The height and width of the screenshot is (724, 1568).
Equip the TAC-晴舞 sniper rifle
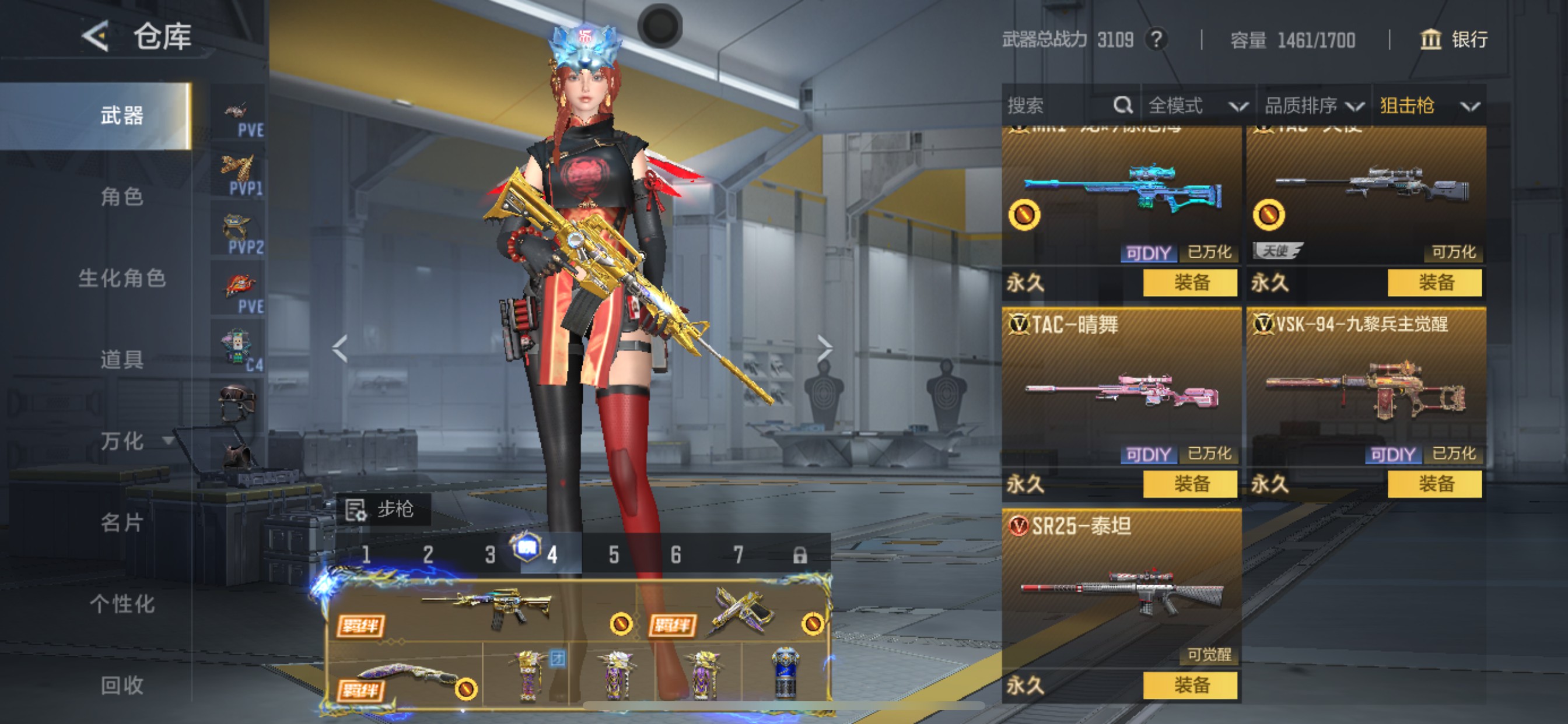1190,484
